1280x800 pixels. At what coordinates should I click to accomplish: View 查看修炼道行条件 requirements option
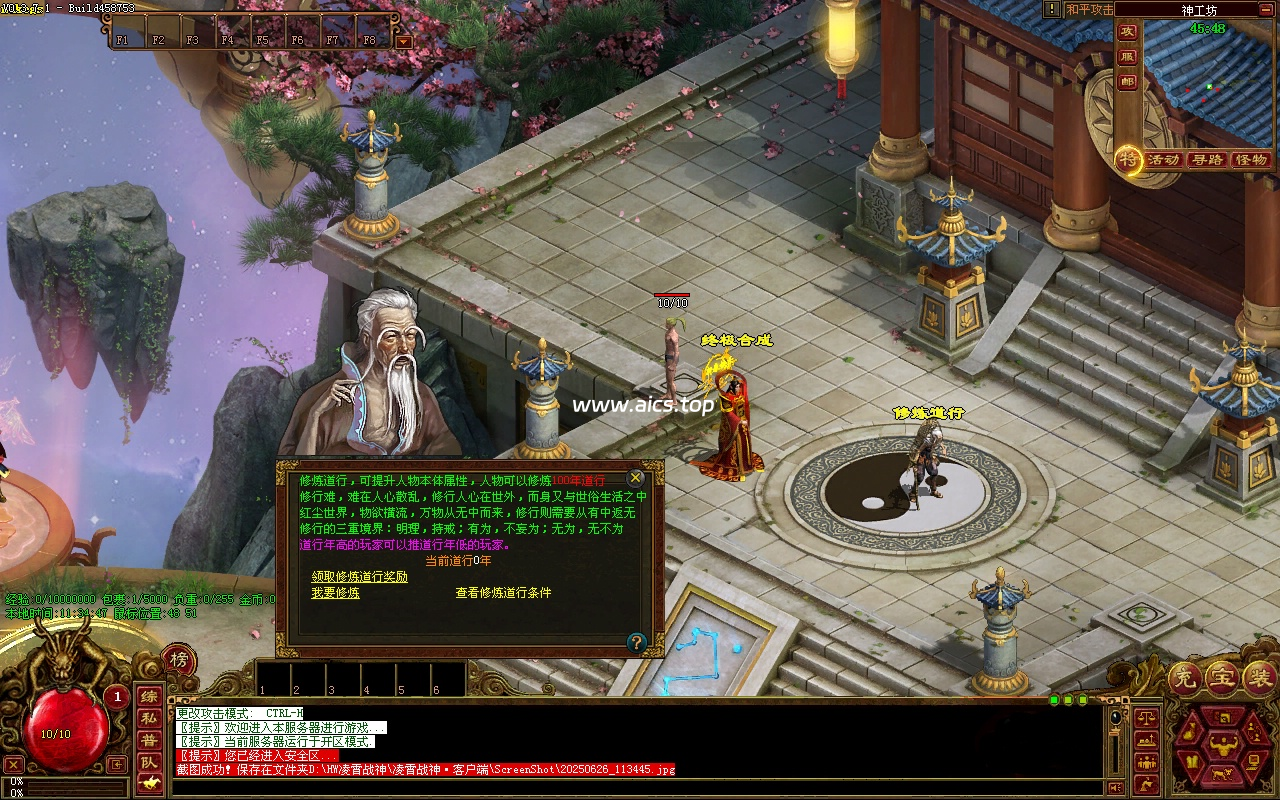pyautogui.click(x=503, y=593)
